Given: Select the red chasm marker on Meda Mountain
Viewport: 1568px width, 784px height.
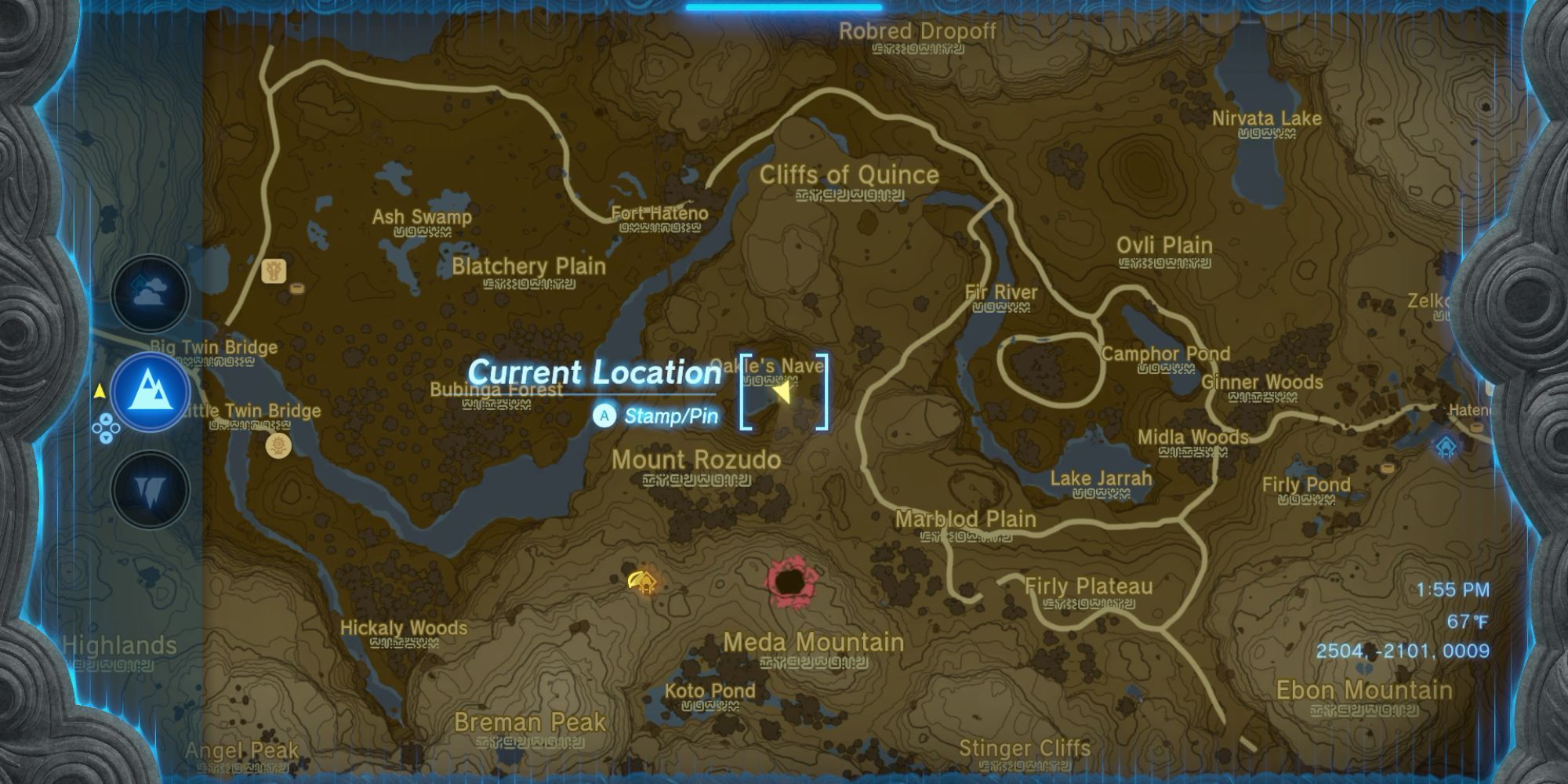Looking at the screenshot, I should (x=788, y=580).
